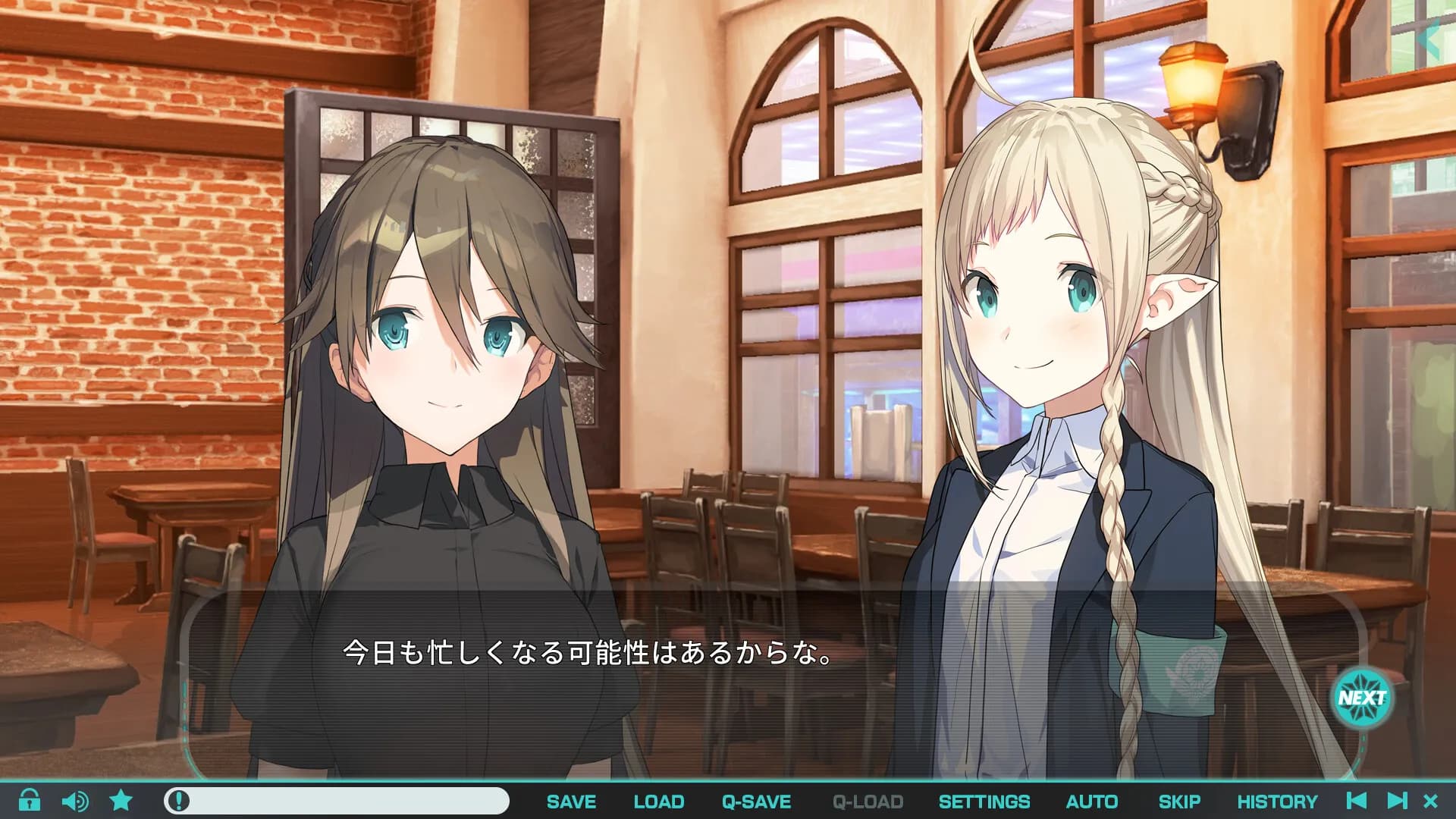This screenshot has height=819, width=1456.
Task: Open the SETTINGS screen
Action: tap(984, 802)
